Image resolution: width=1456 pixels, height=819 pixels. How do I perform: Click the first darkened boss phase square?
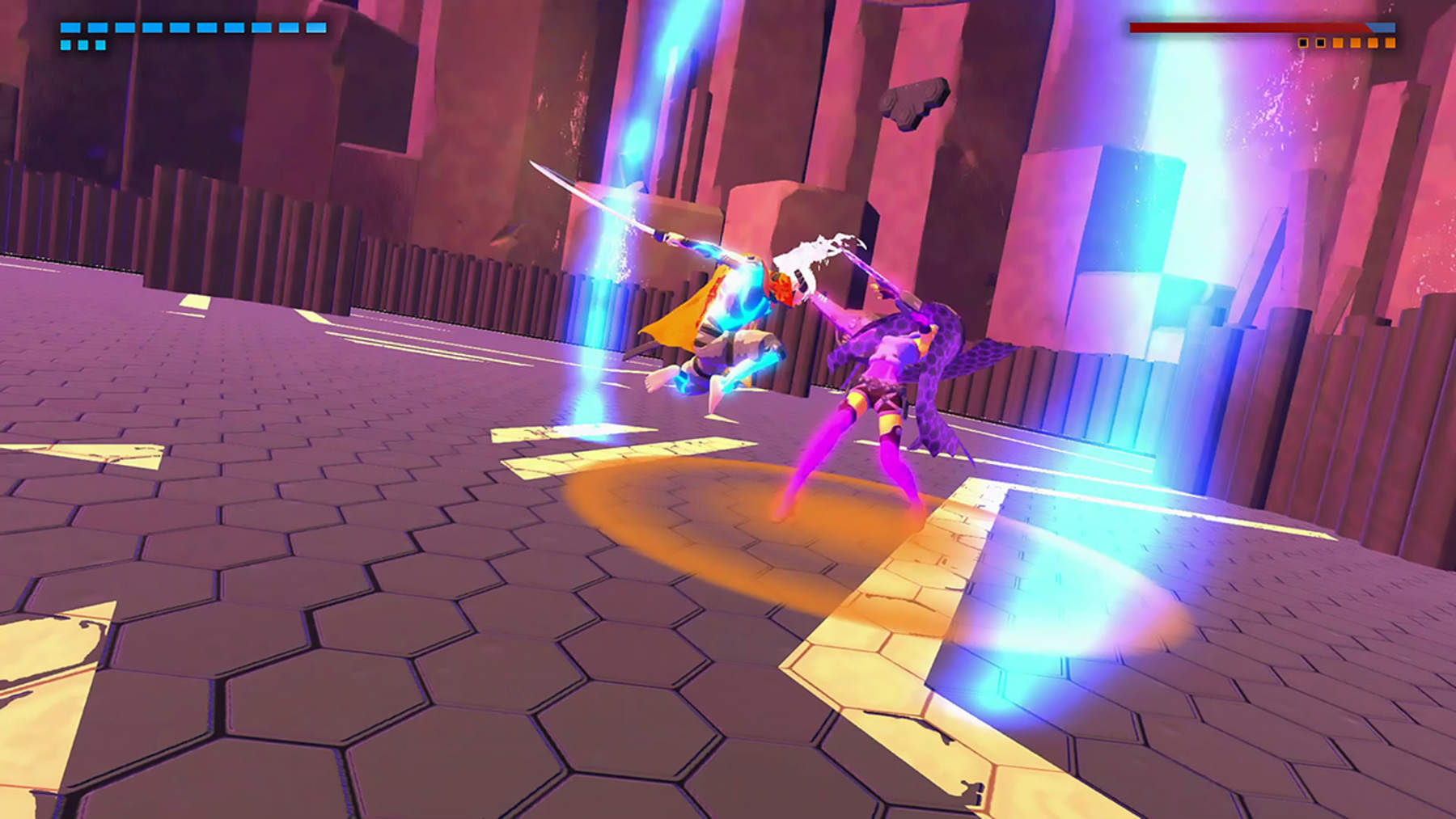coord(1303,43)
